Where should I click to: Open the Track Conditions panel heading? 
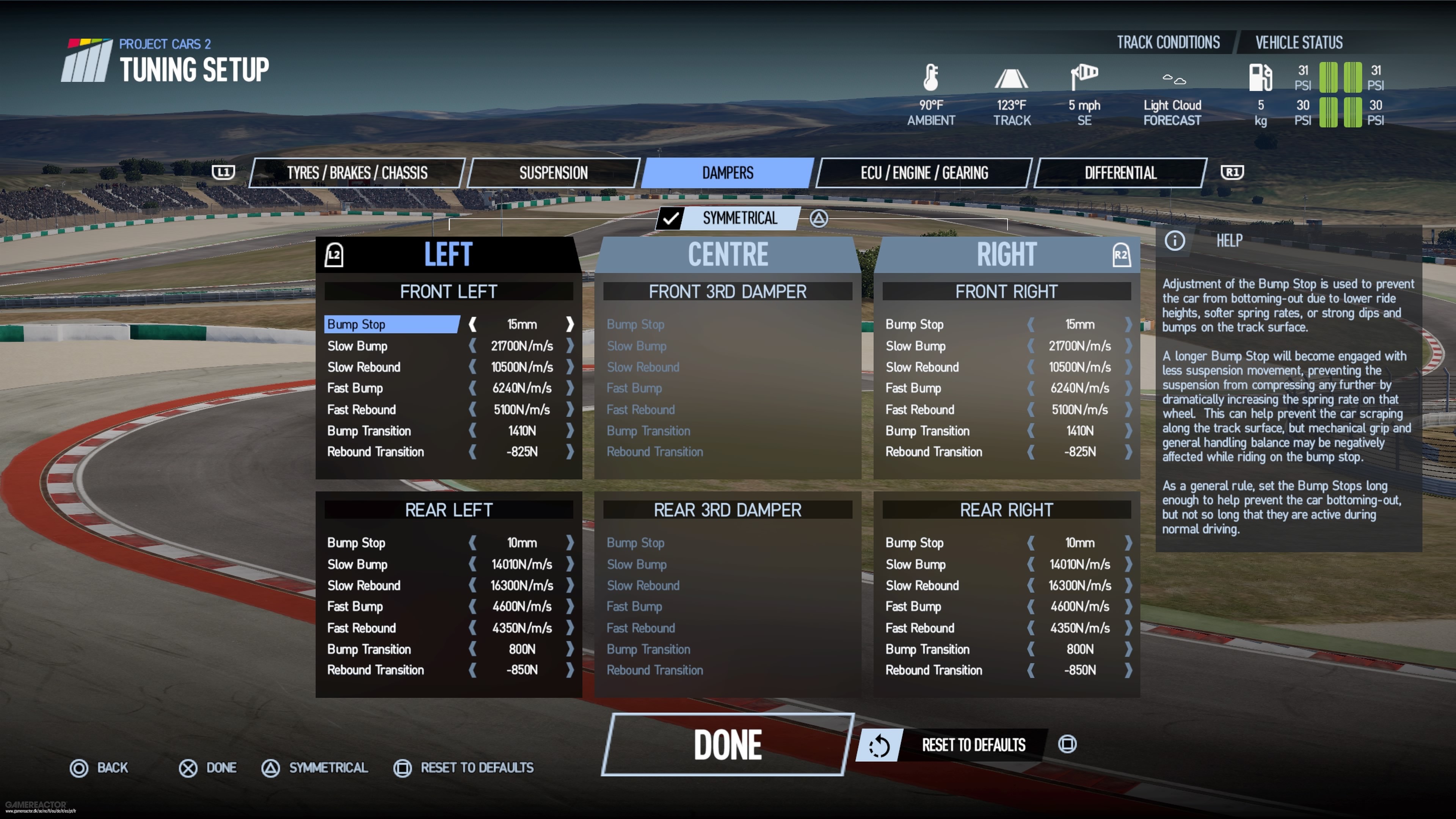click(1168, 42)
